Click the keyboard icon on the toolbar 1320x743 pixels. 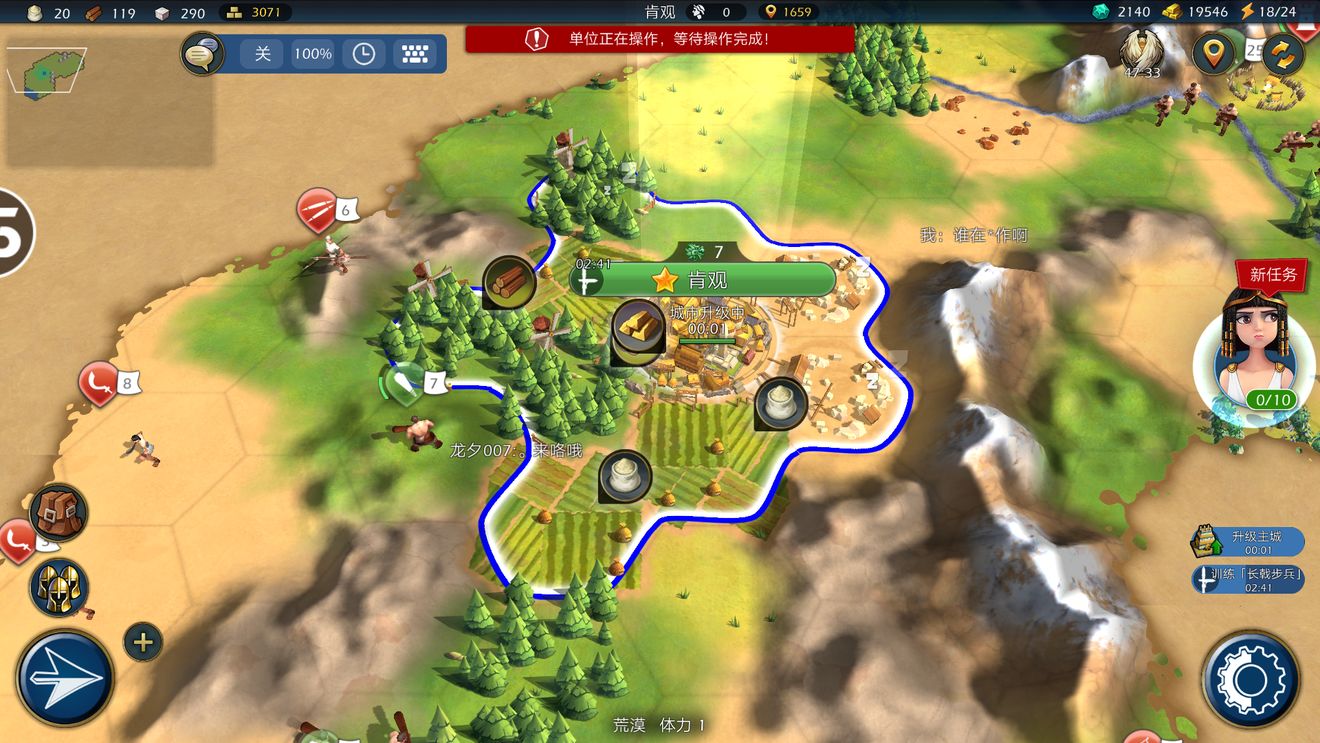pyautogui.click(x=415, y=54)
